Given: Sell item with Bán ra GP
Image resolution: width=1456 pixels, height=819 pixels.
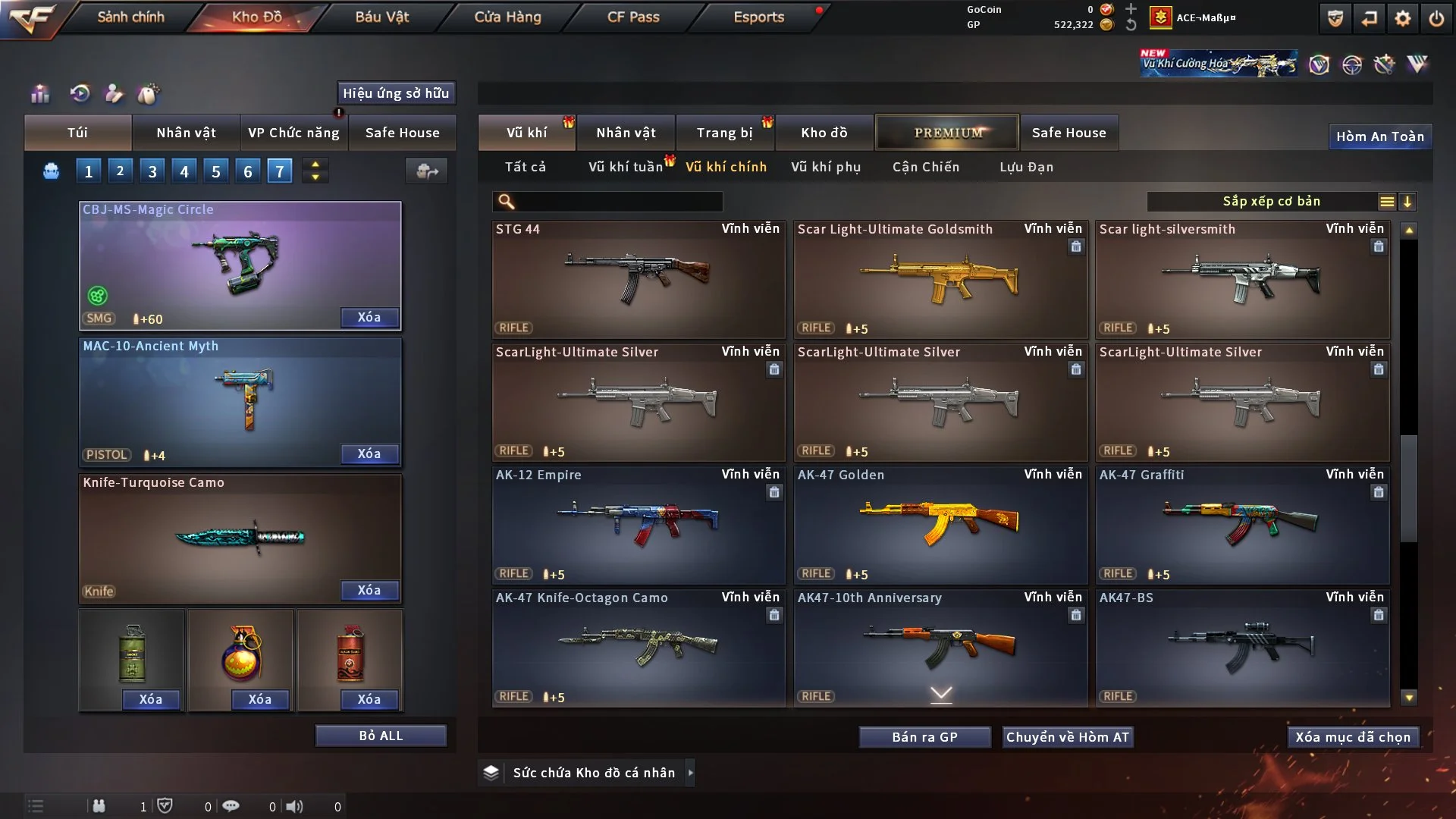Looking at the screenshot, I should pyautogui.click(x=924, y=737).
